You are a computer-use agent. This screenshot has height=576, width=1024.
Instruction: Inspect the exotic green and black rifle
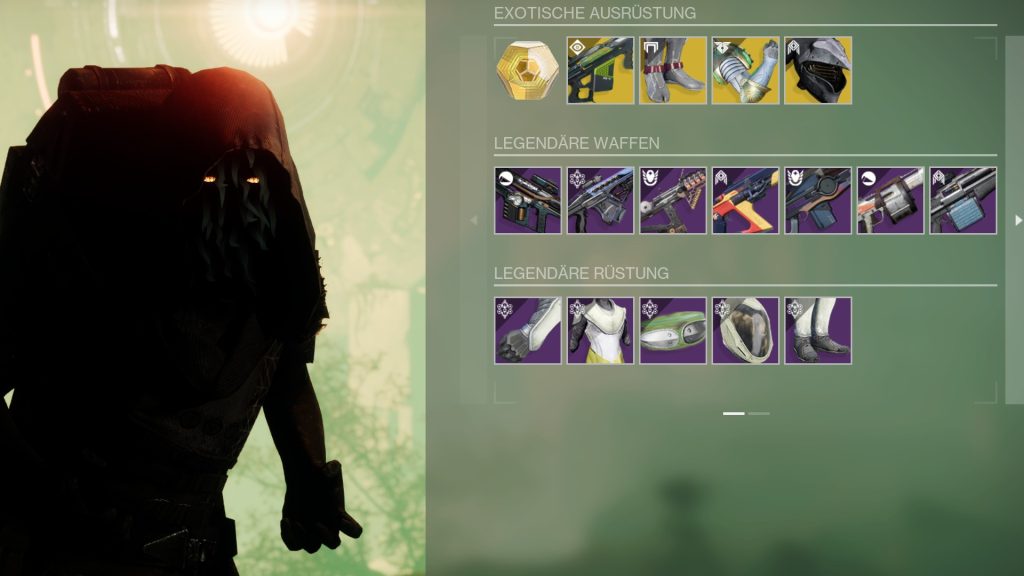pos(600,70)
